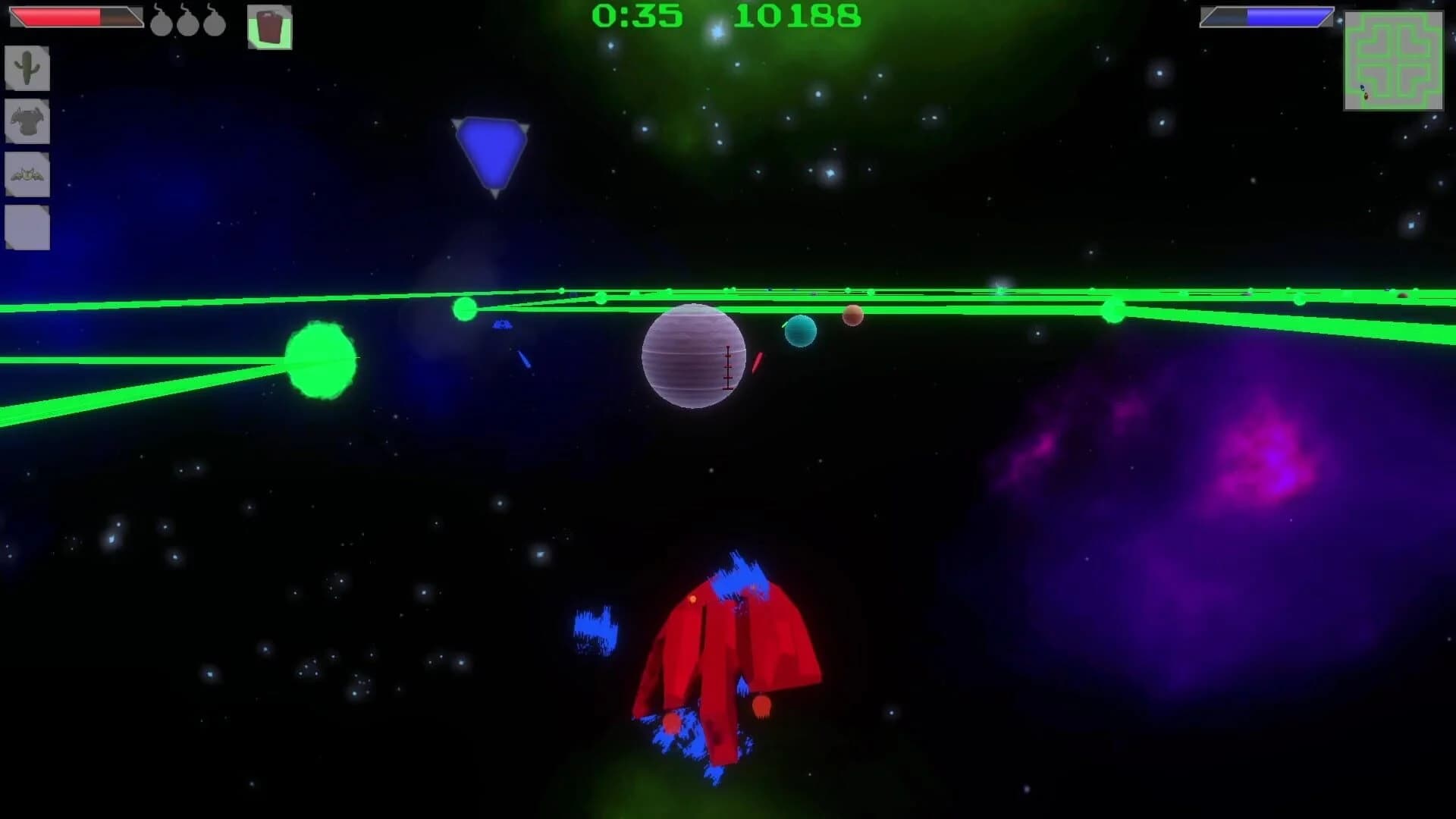Click the yellow enemy dot on the minimap
The image size is (1456, 819).
pyautogui.click(x=1367, y=96)
